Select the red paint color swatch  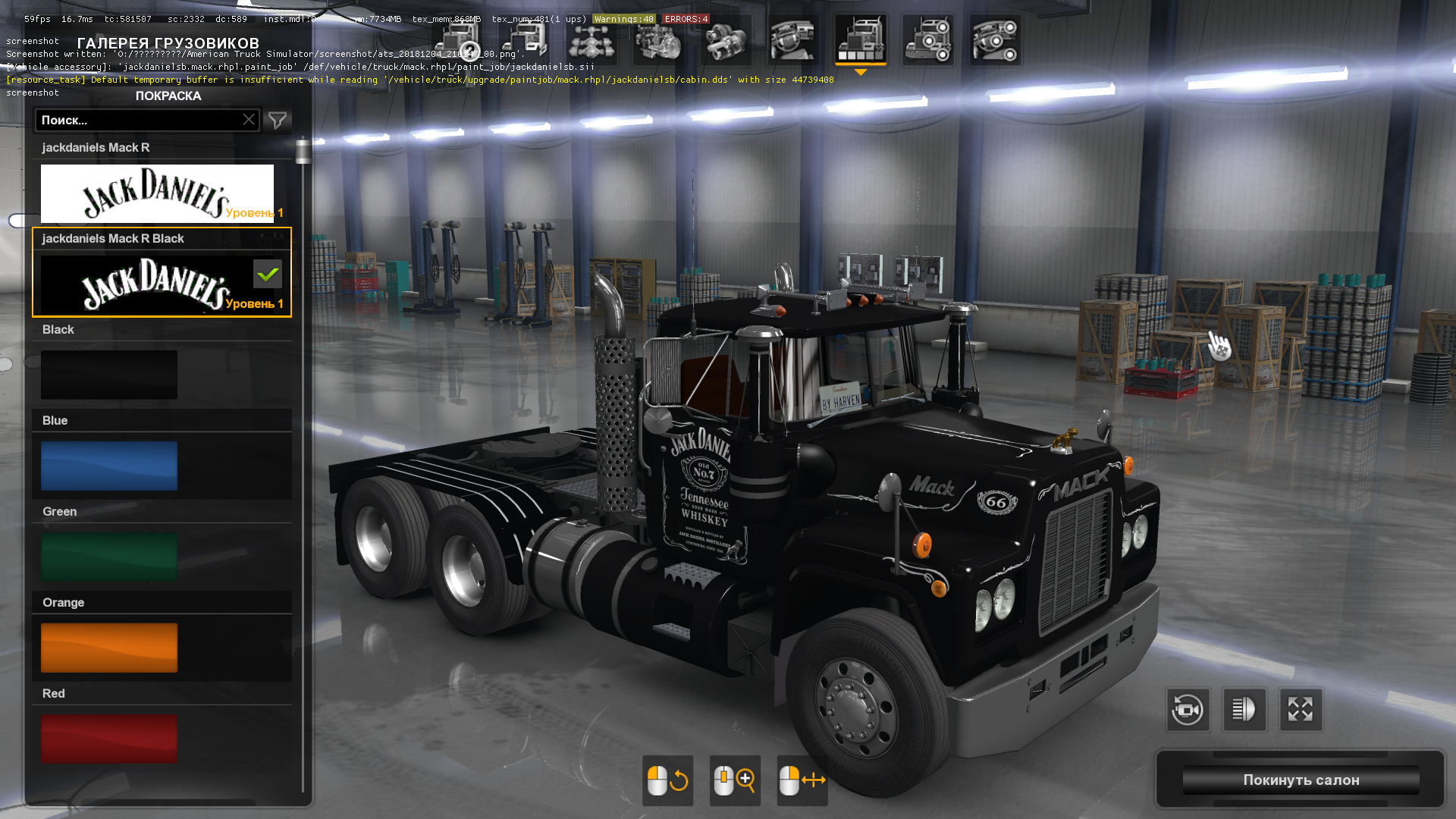click(108, 738)
